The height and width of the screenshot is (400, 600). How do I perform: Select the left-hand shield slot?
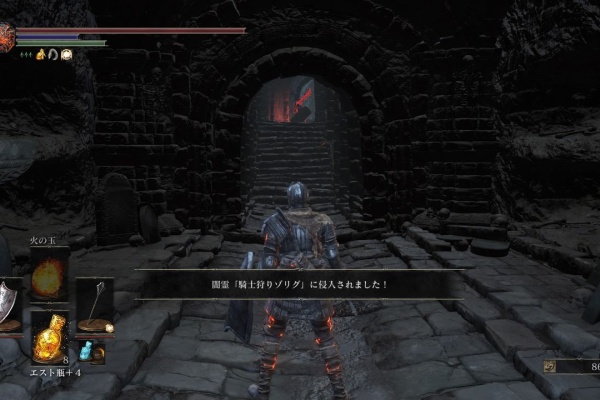point(8,300)
